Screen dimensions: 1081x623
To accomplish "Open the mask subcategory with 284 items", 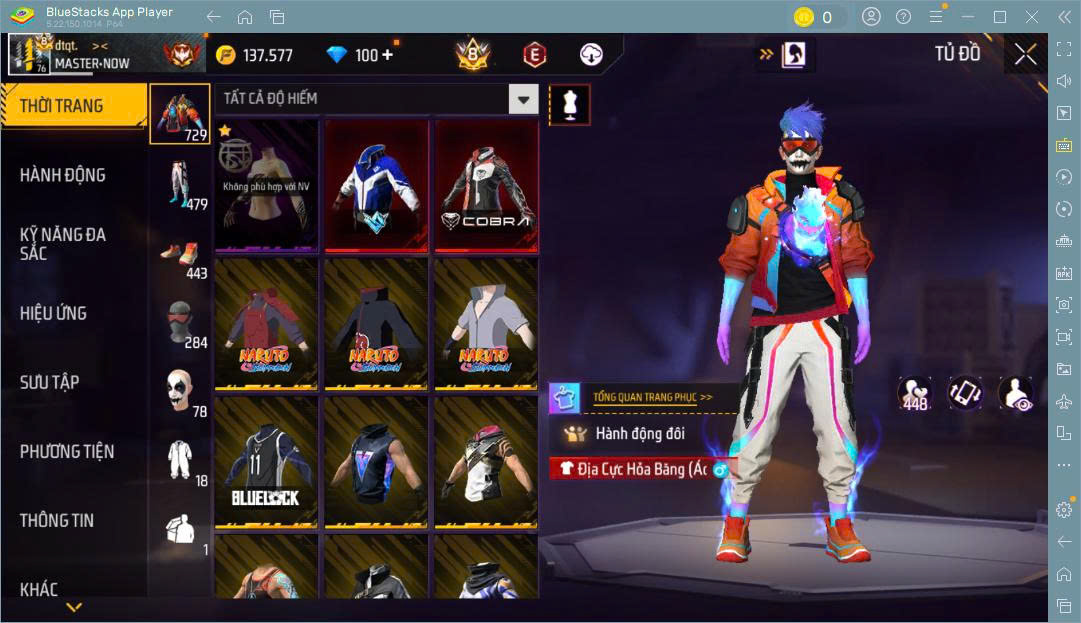I will coord(181,323).
